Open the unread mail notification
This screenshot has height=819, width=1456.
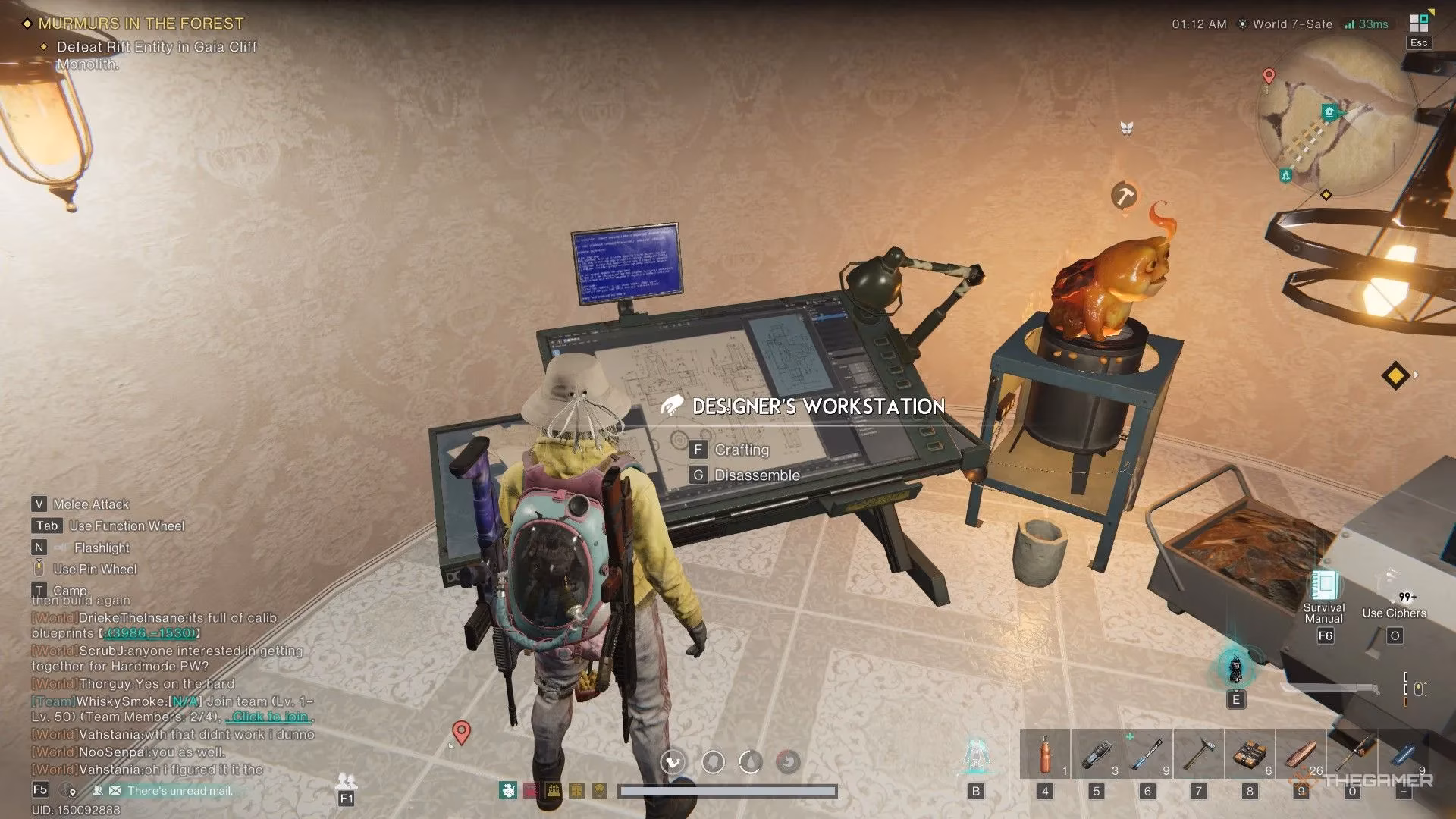tap(180, 791)
